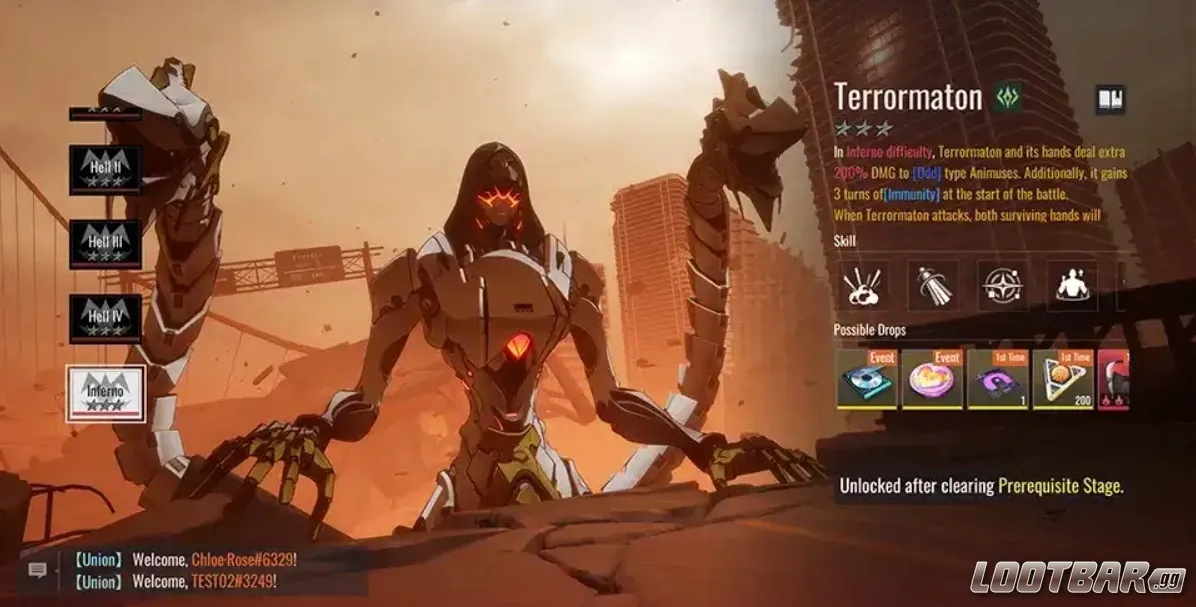Open the book icon beside Terrormaton
The height and width of the screenshot is (607, 1196).
pos(1110,99)
